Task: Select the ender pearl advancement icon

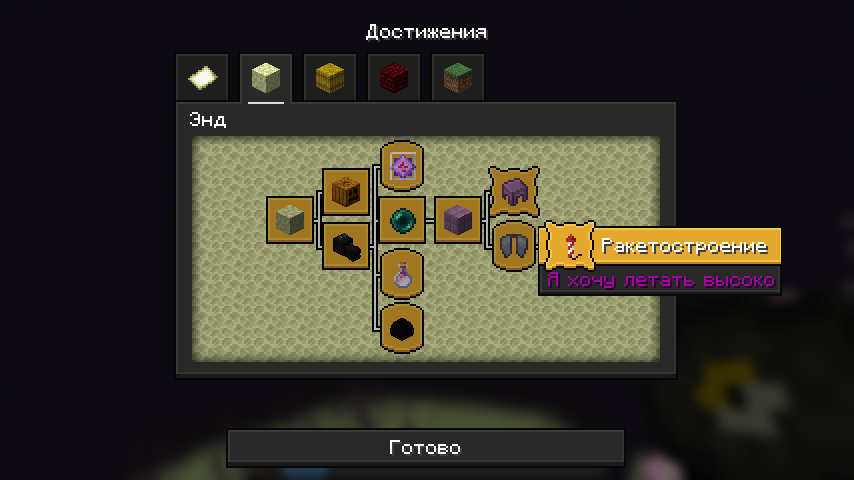Action: click(x=402, y=219)
